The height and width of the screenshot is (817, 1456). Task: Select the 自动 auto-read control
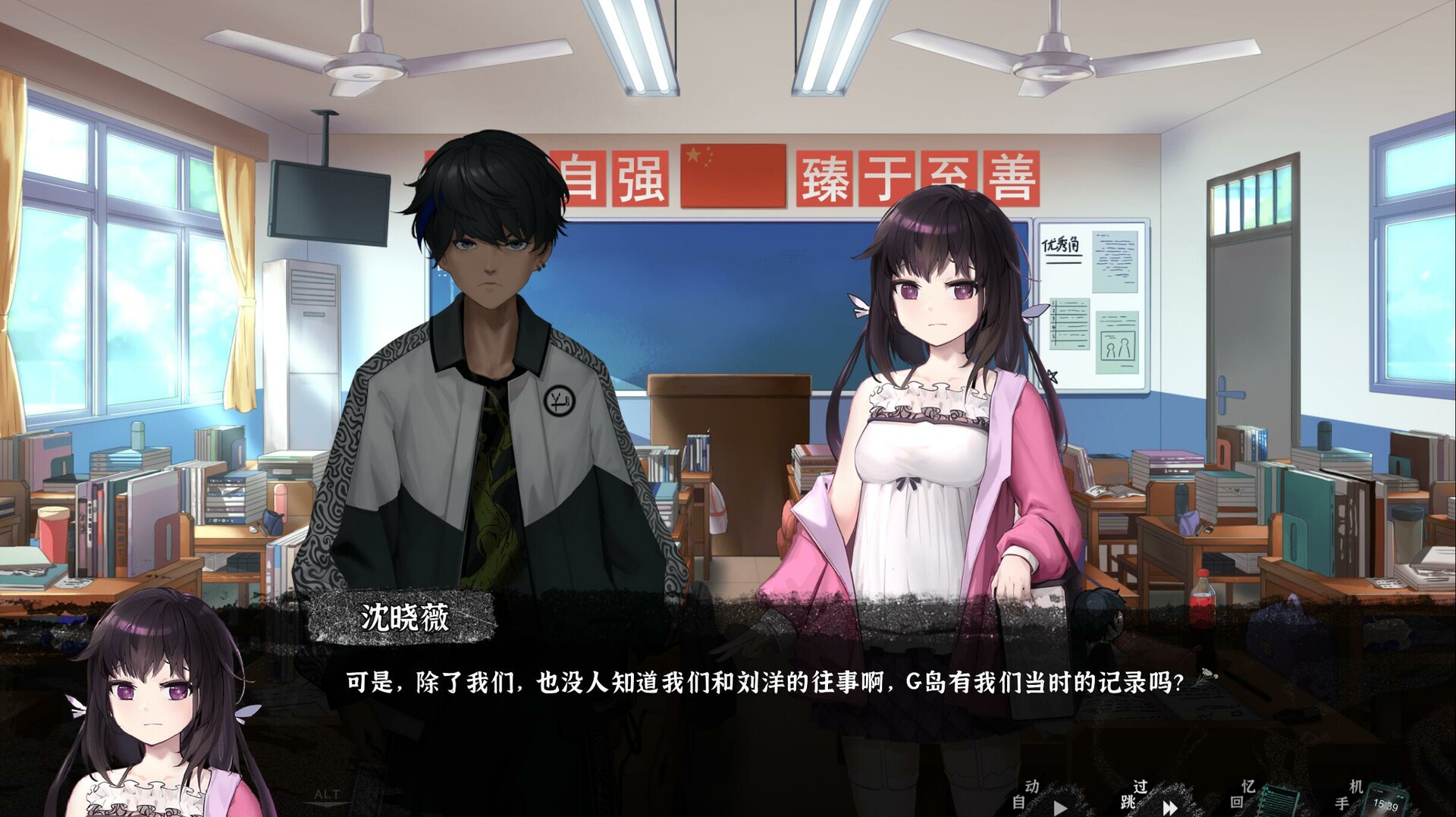(1025, 795)
